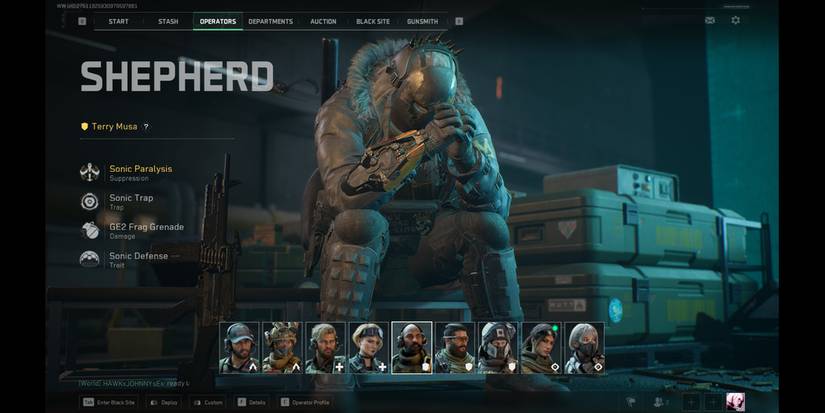825x413 pixels.
Task: Select the Operators tab
Action: (218, 21)
